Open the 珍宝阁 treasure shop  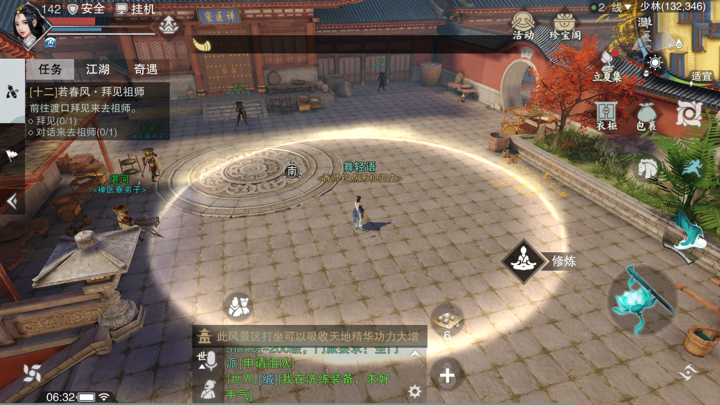565,25
